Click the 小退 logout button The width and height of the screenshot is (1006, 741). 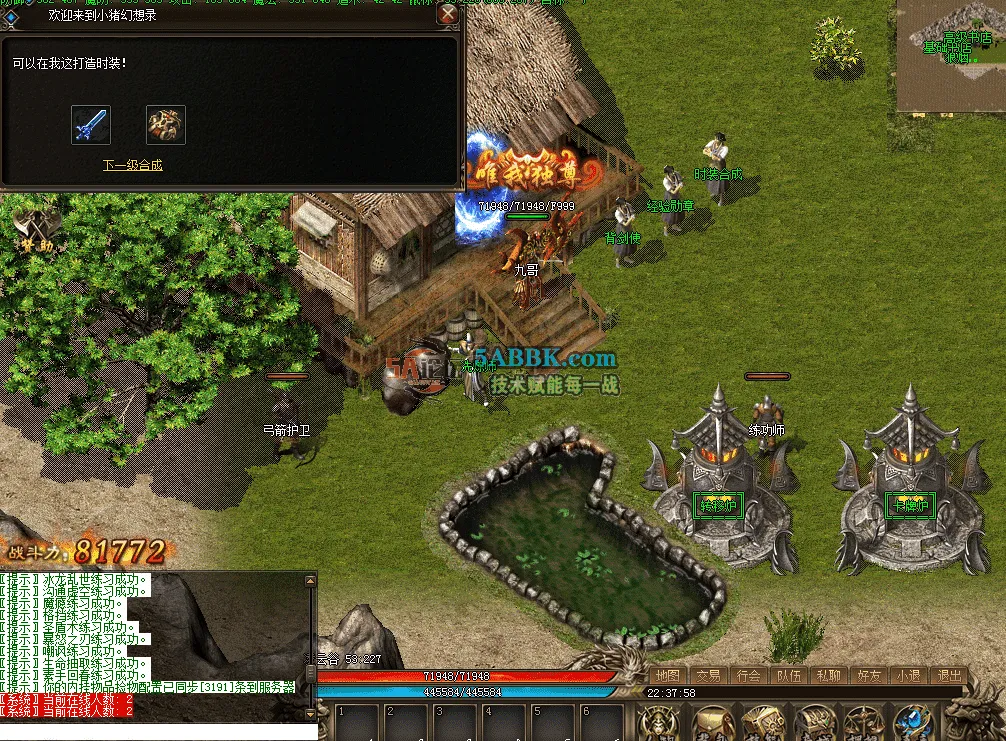click(908, 675)
